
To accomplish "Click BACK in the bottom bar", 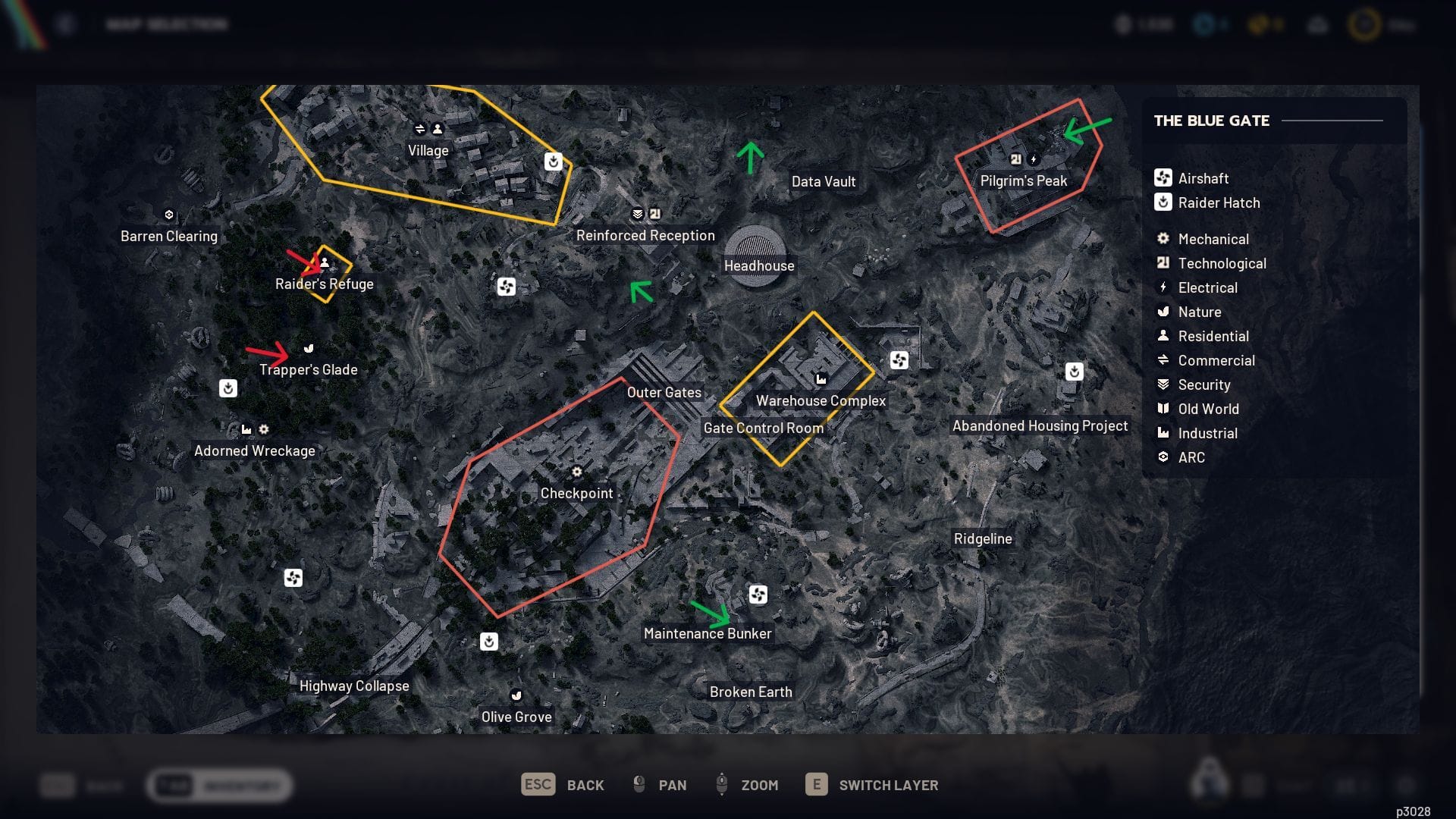I will (x=584, y=785).
